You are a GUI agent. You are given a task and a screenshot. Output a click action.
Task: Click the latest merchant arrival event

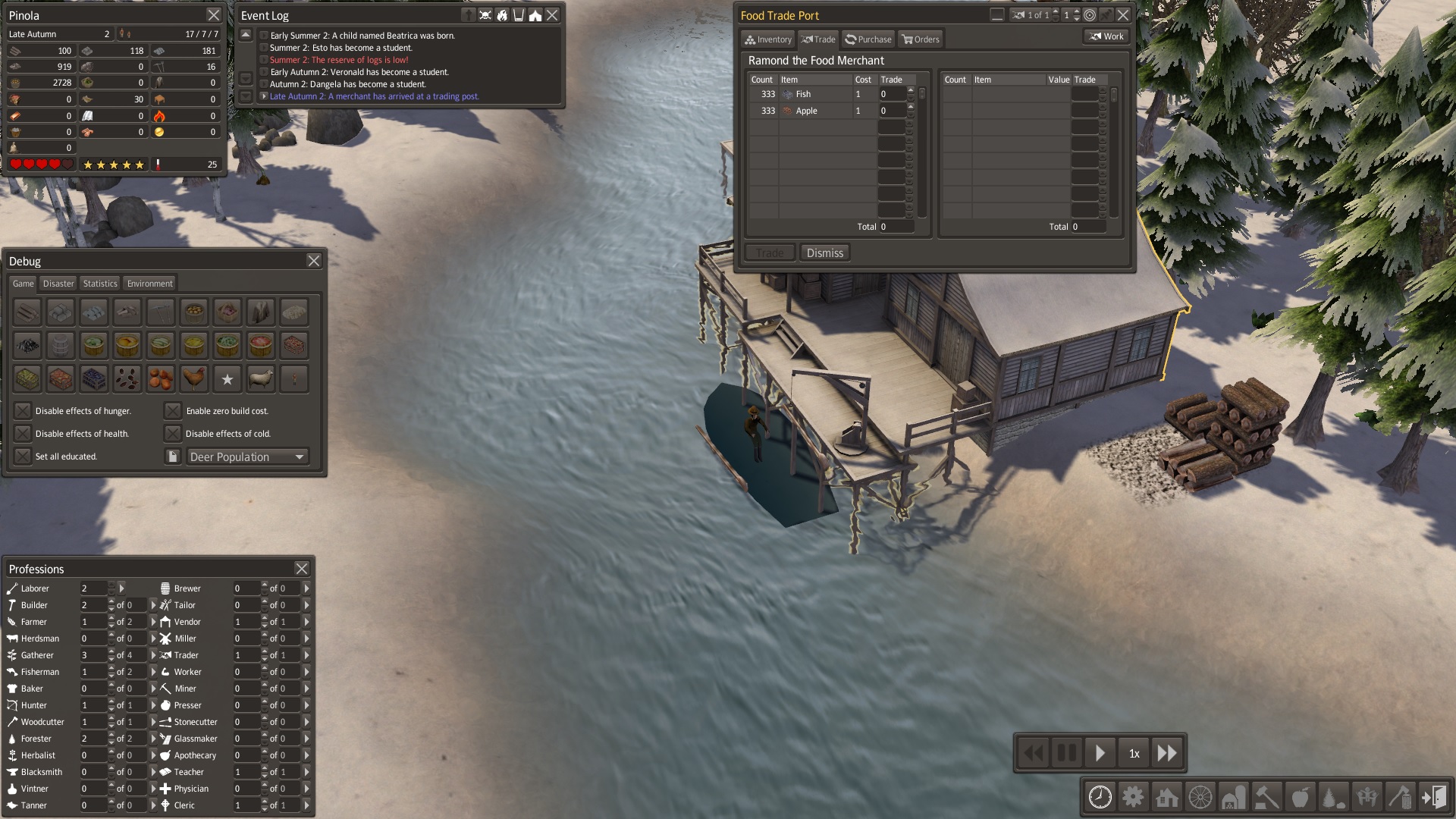pos(374,96)
